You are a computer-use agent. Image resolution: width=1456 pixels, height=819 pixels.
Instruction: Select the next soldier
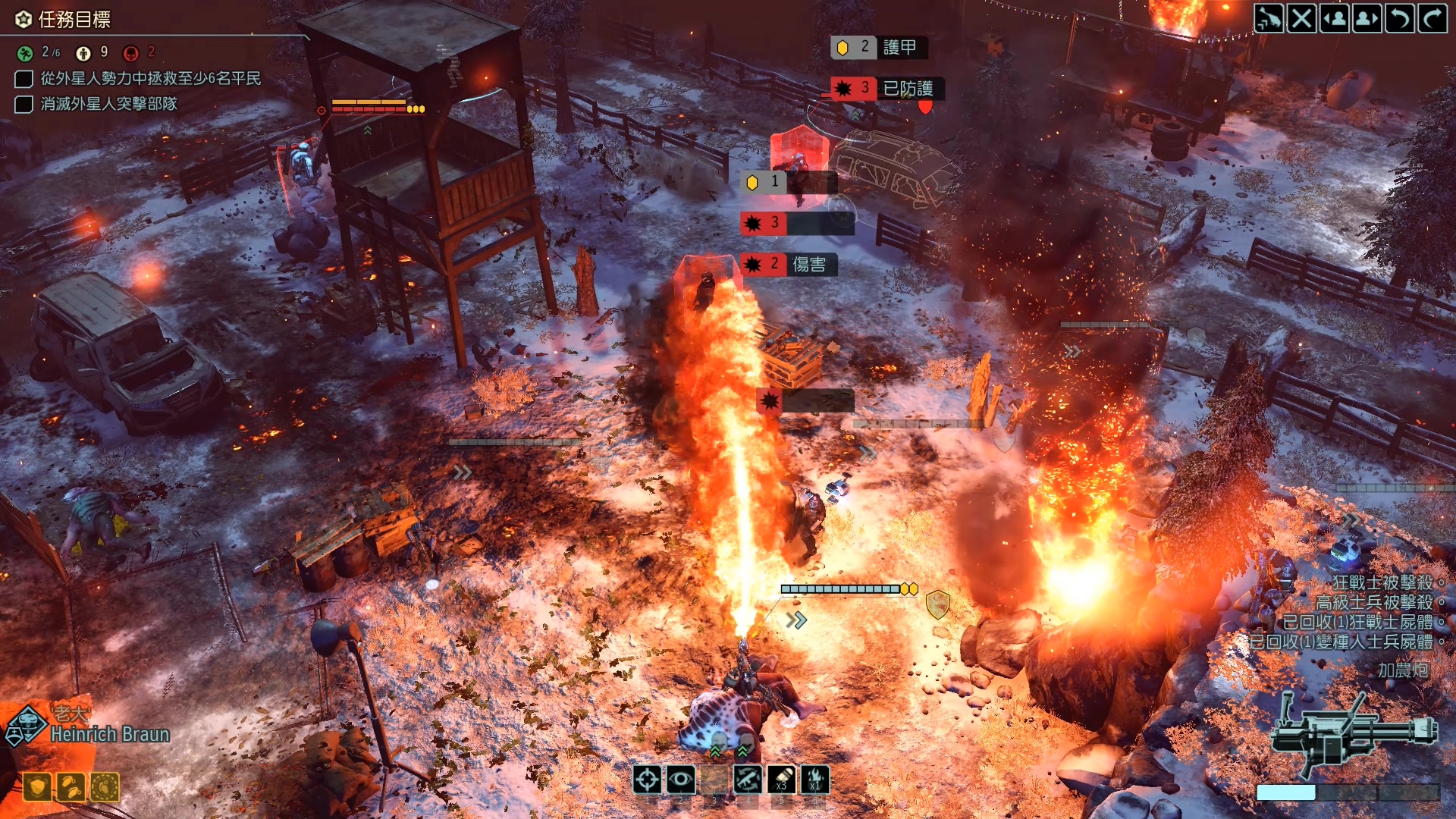tap(1367, 18)
